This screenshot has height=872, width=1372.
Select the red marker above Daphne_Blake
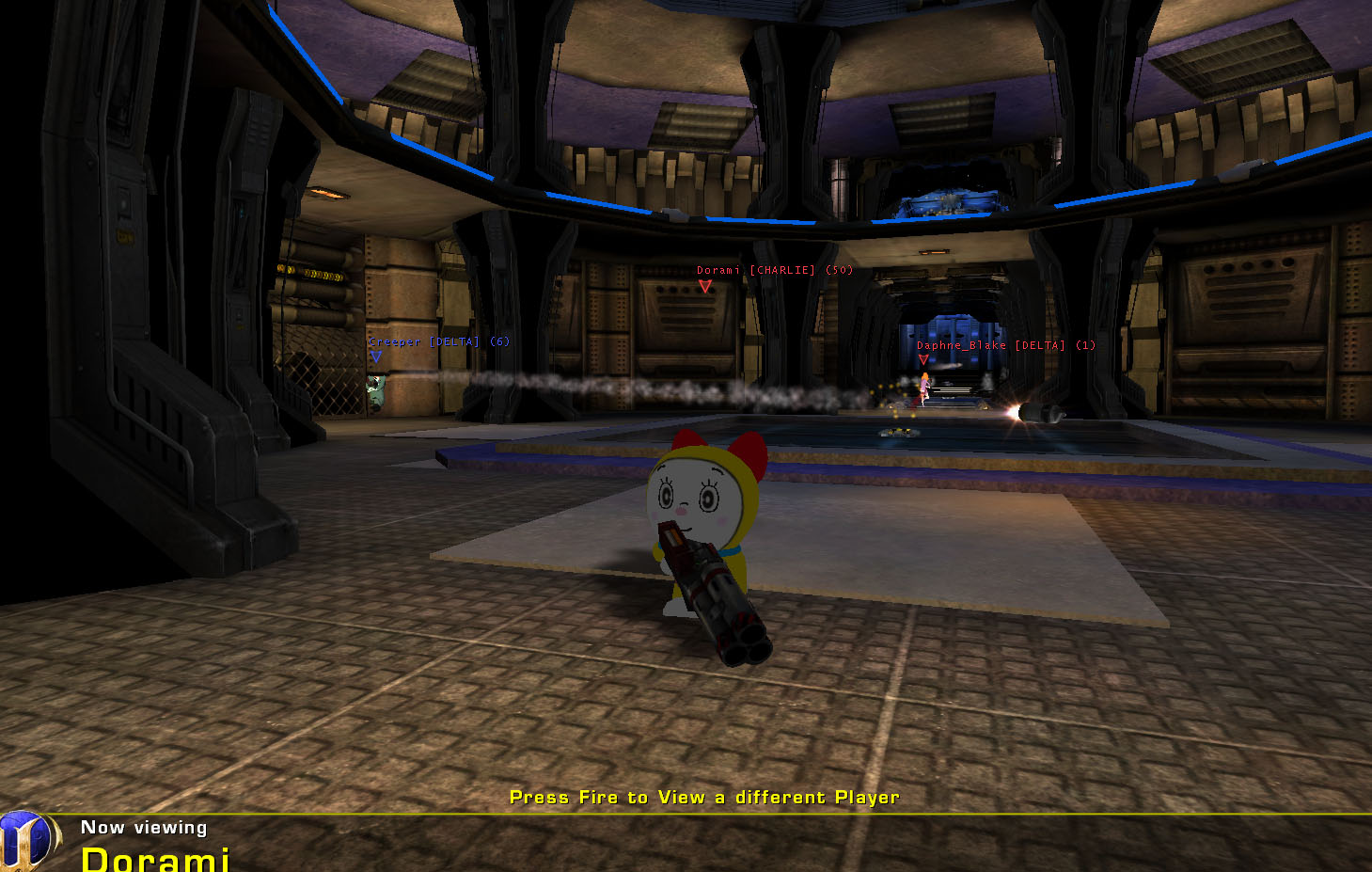pos(924,359)
